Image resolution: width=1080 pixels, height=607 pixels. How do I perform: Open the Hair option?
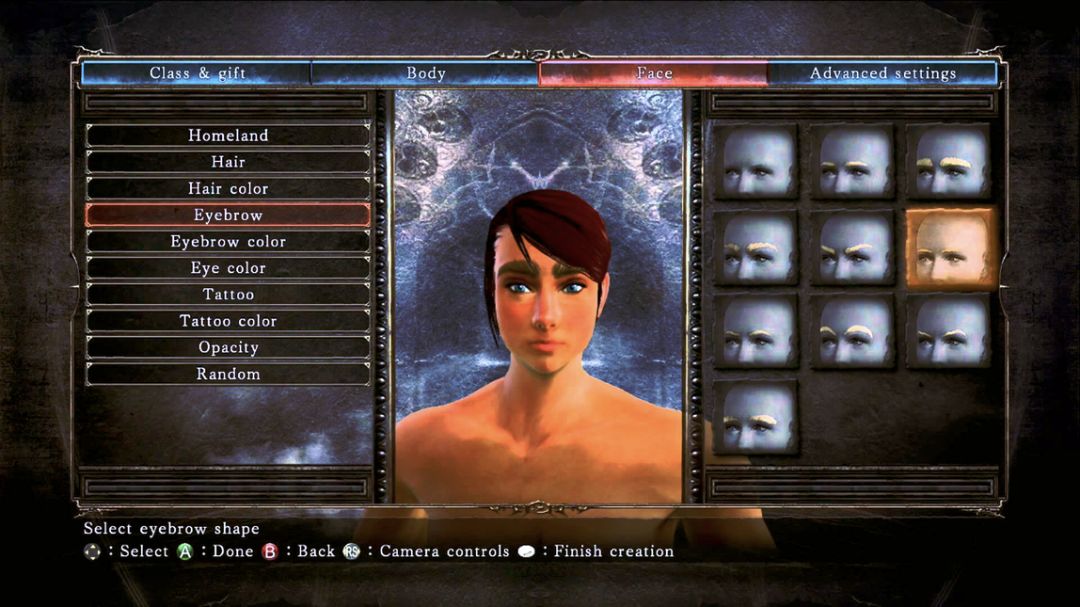pos(228,162)
